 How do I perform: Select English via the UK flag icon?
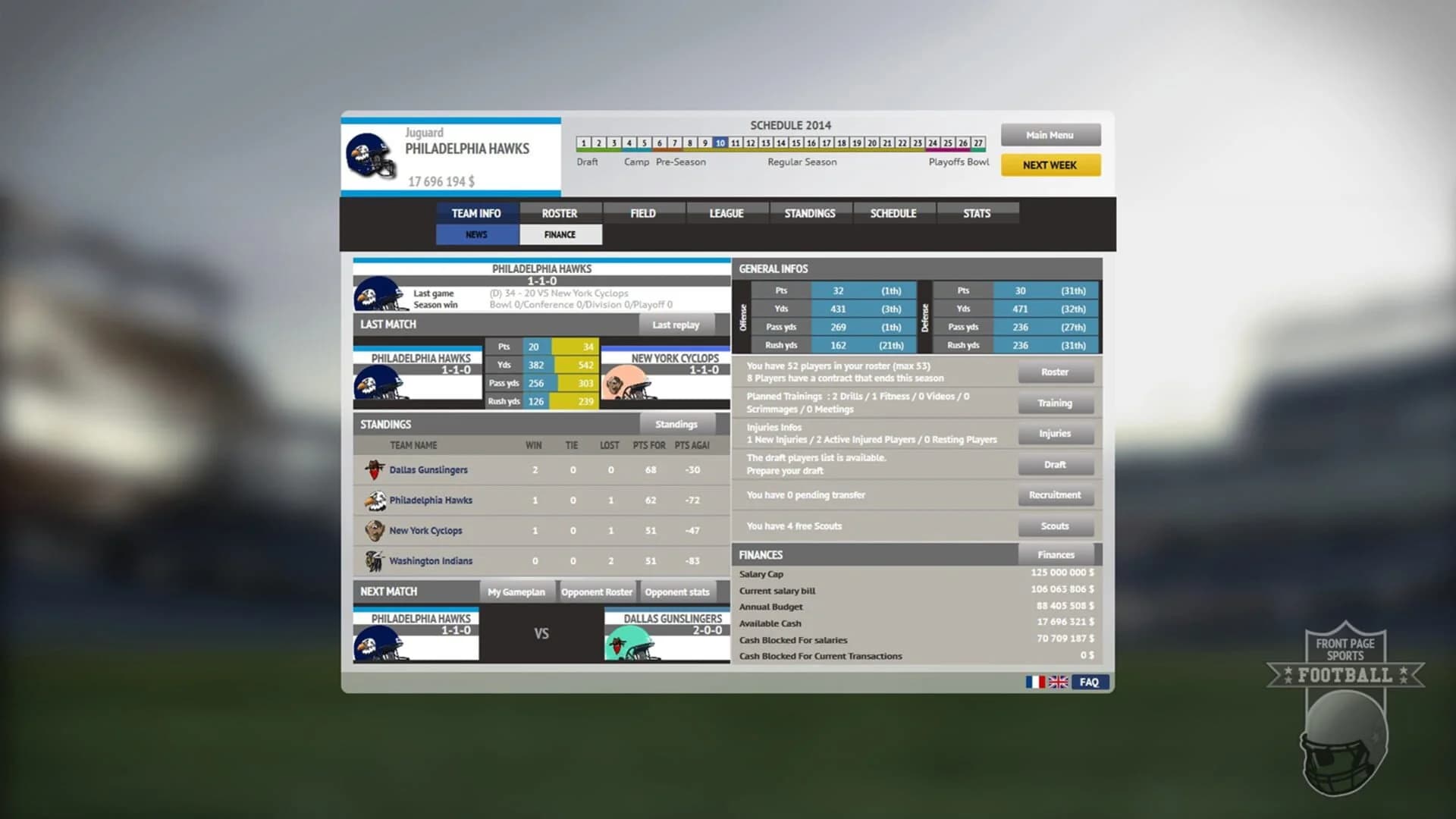tap(1059, 682)
